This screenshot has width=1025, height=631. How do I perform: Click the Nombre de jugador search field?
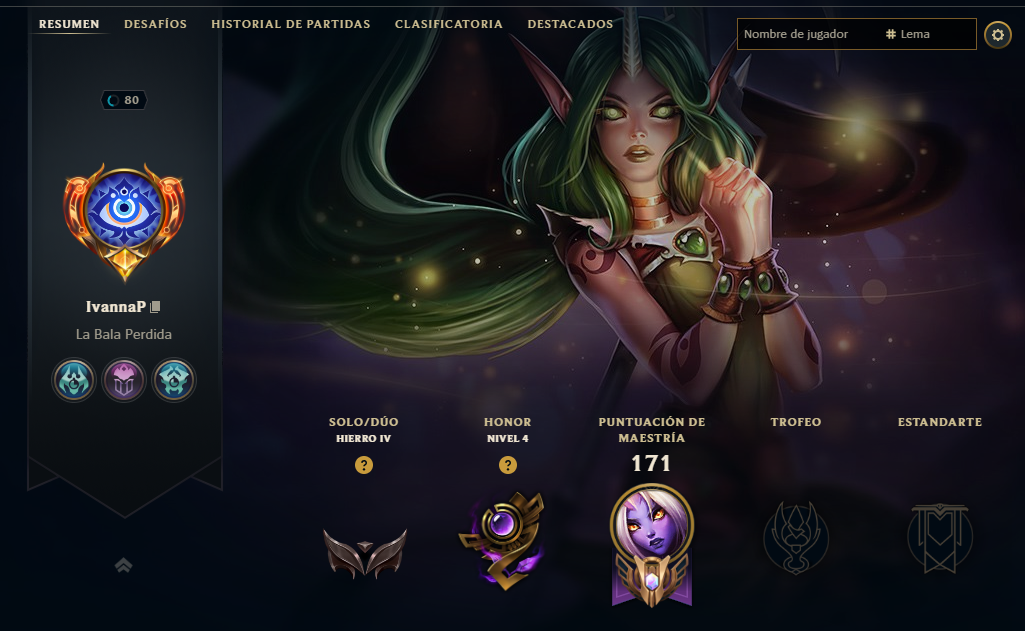click(808, 34)
